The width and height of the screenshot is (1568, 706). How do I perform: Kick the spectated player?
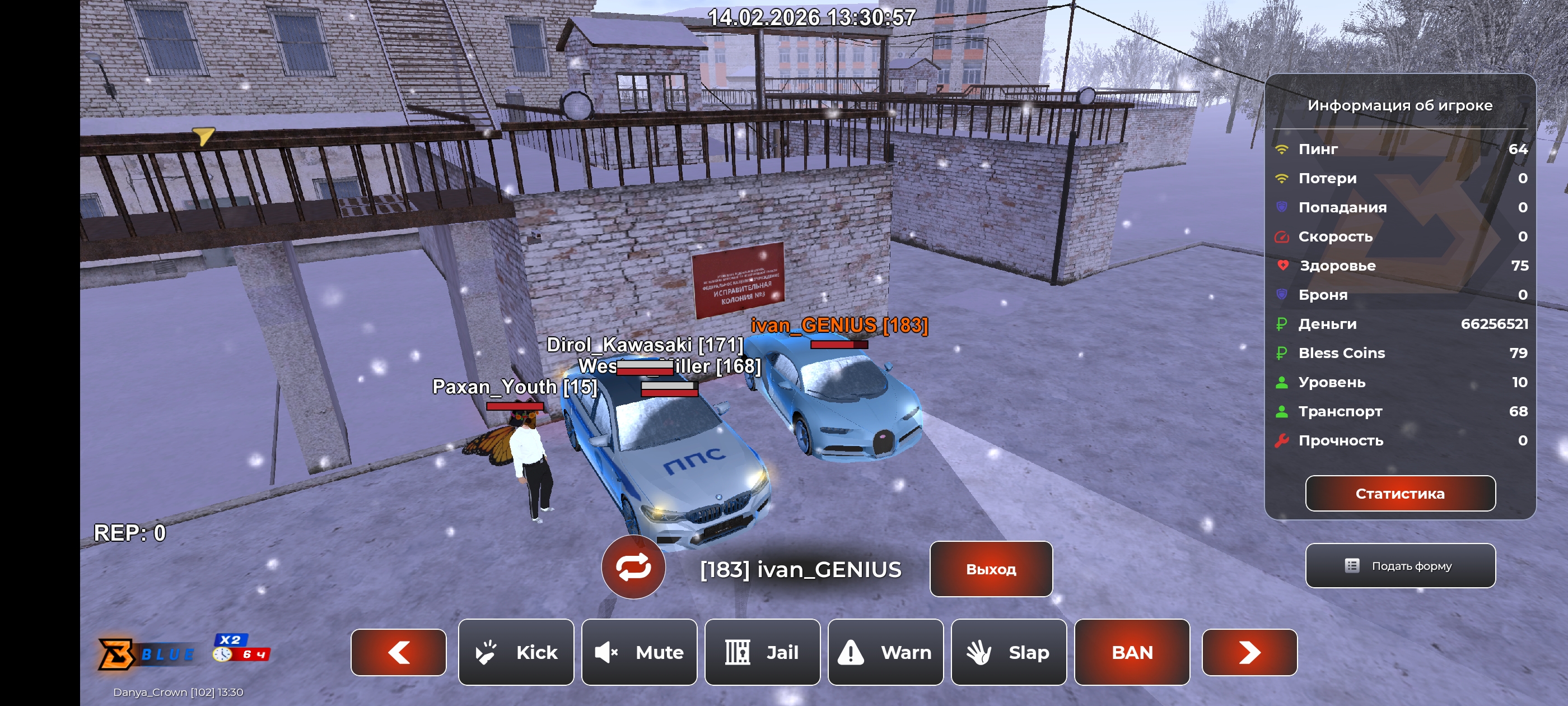pos(516,652)
